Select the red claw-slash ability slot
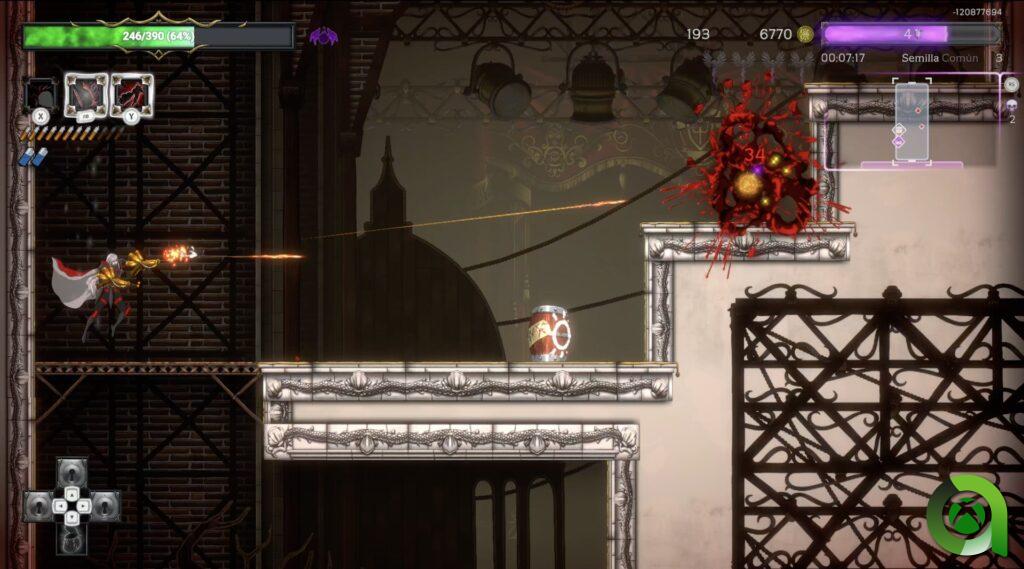Image resolution: width=1024 pixels, height=569 pixels. [x=85, y=94]
